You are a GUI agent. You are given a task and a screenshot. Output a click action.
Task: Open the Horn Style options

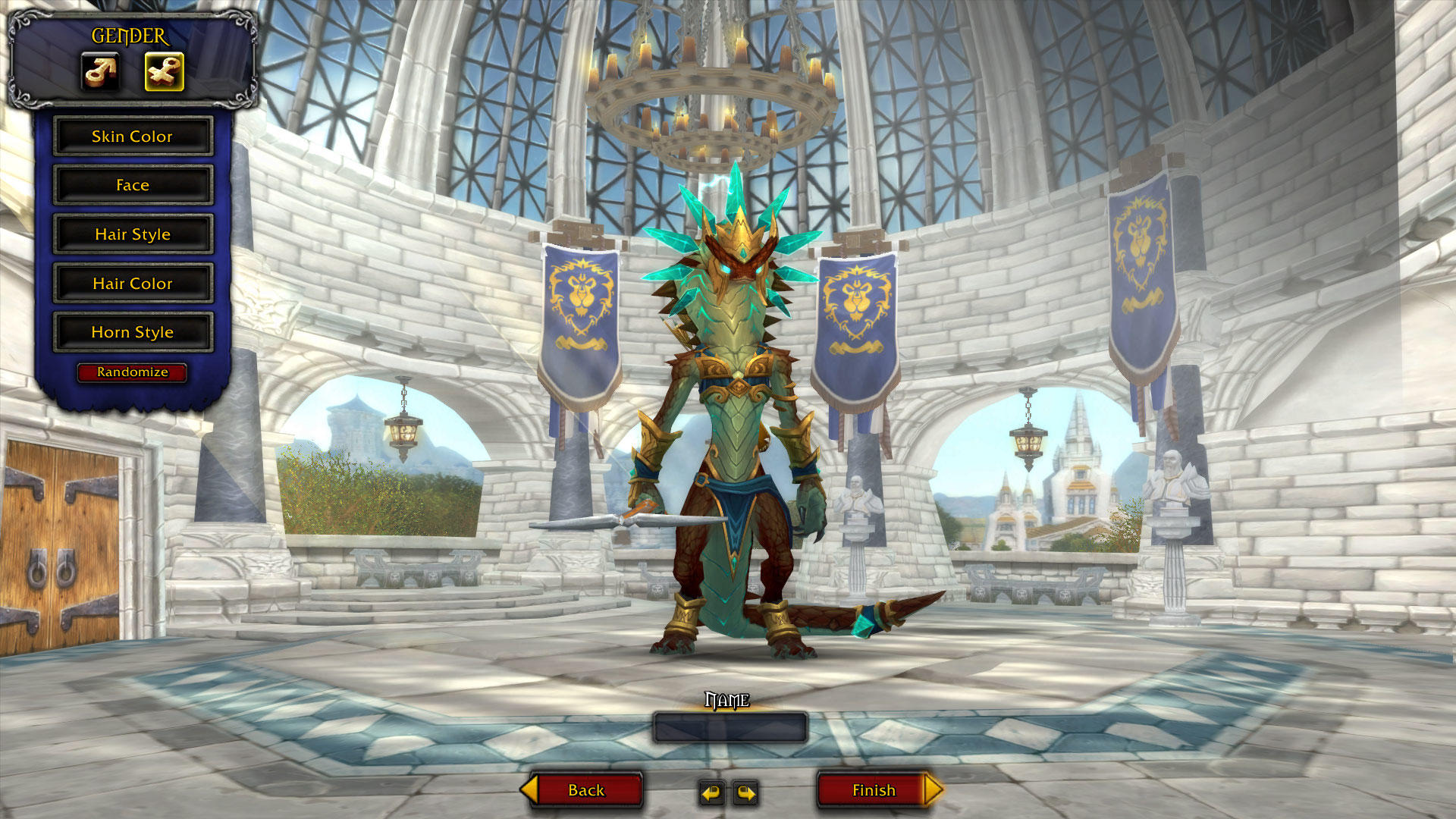[x=133, y=331]
